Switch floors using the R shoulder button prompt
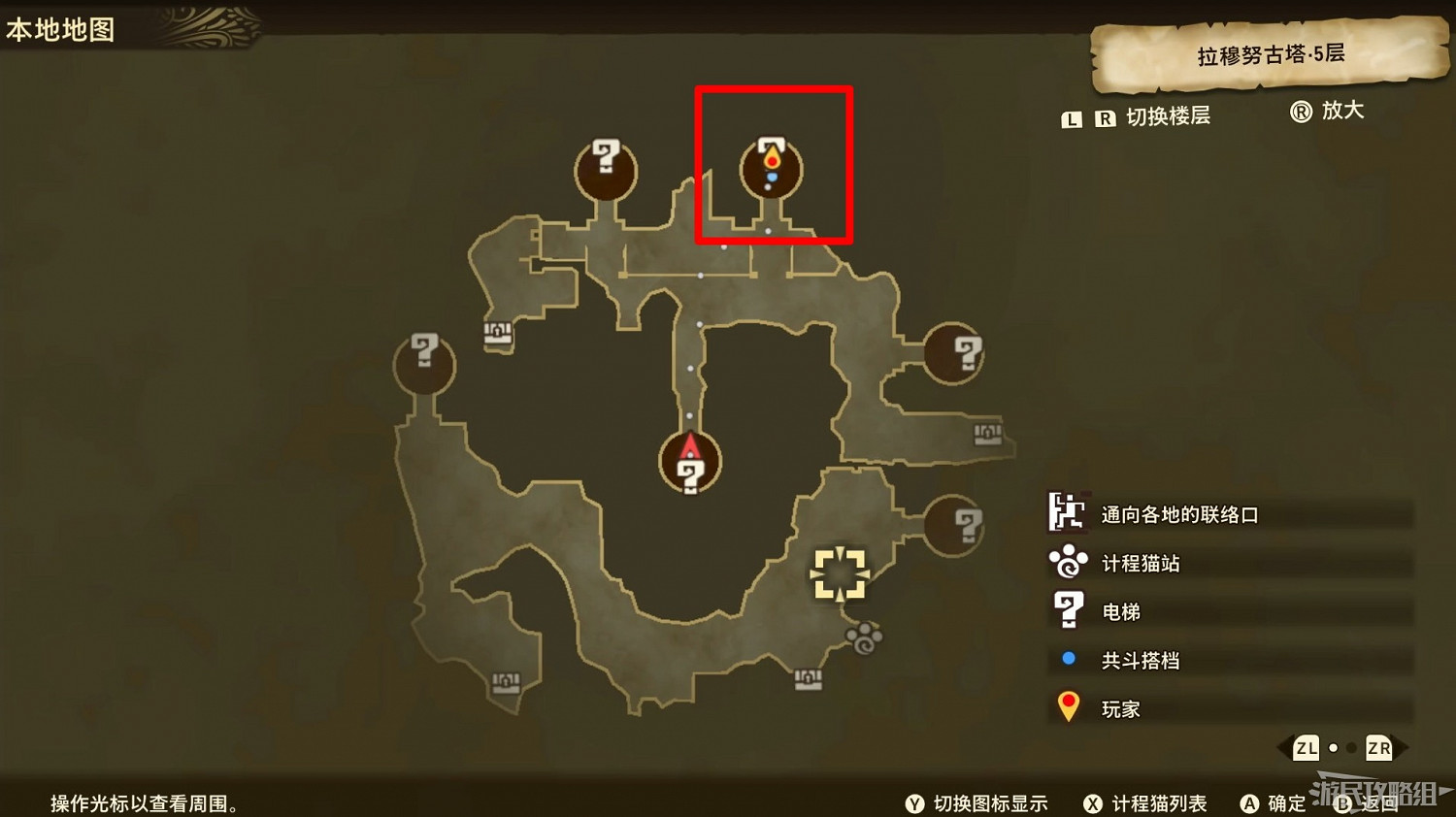The image size is (1456, 817). (1106, 118)
